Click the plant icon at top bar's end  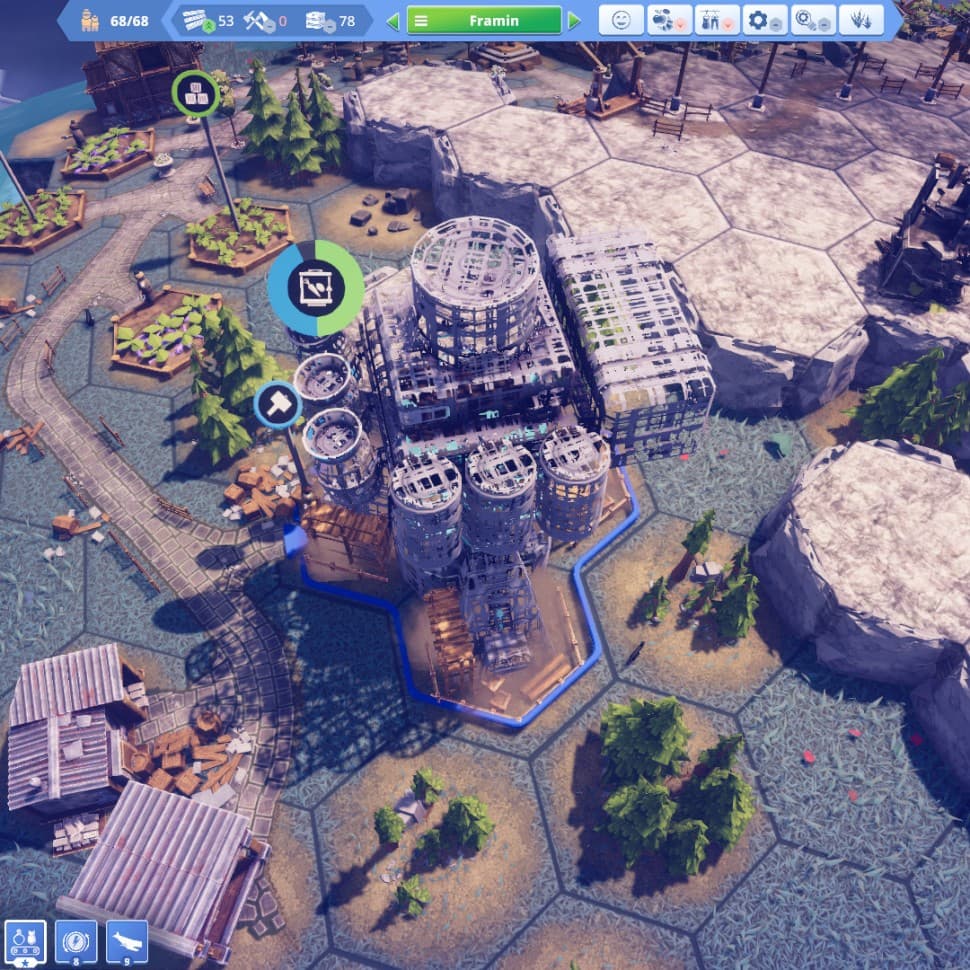pyautogui.click(x=860, y=20)
